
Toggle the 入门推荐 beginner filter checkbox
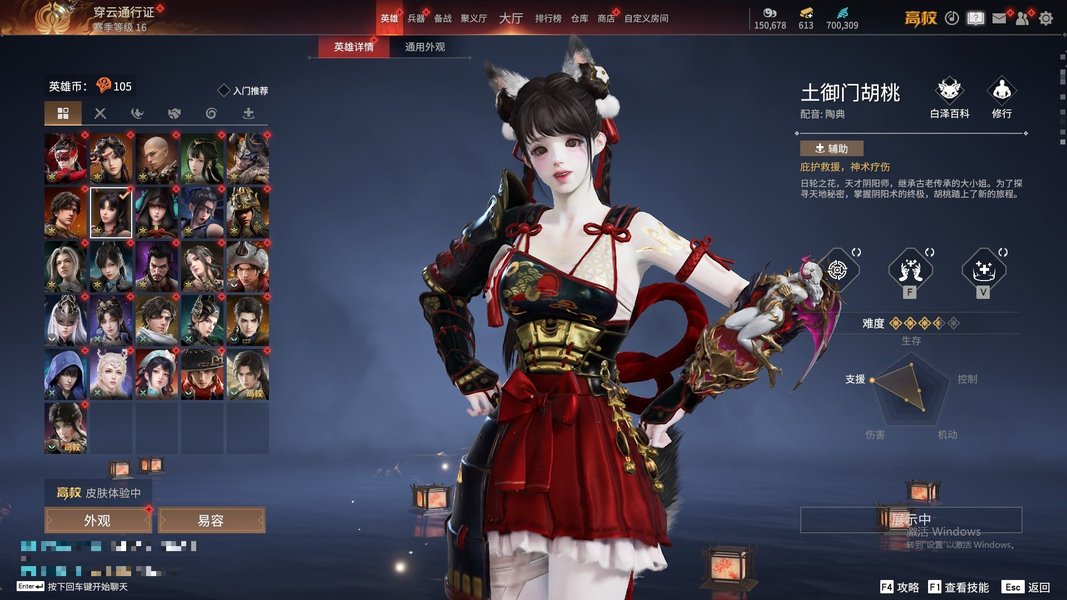click(224, 91)
